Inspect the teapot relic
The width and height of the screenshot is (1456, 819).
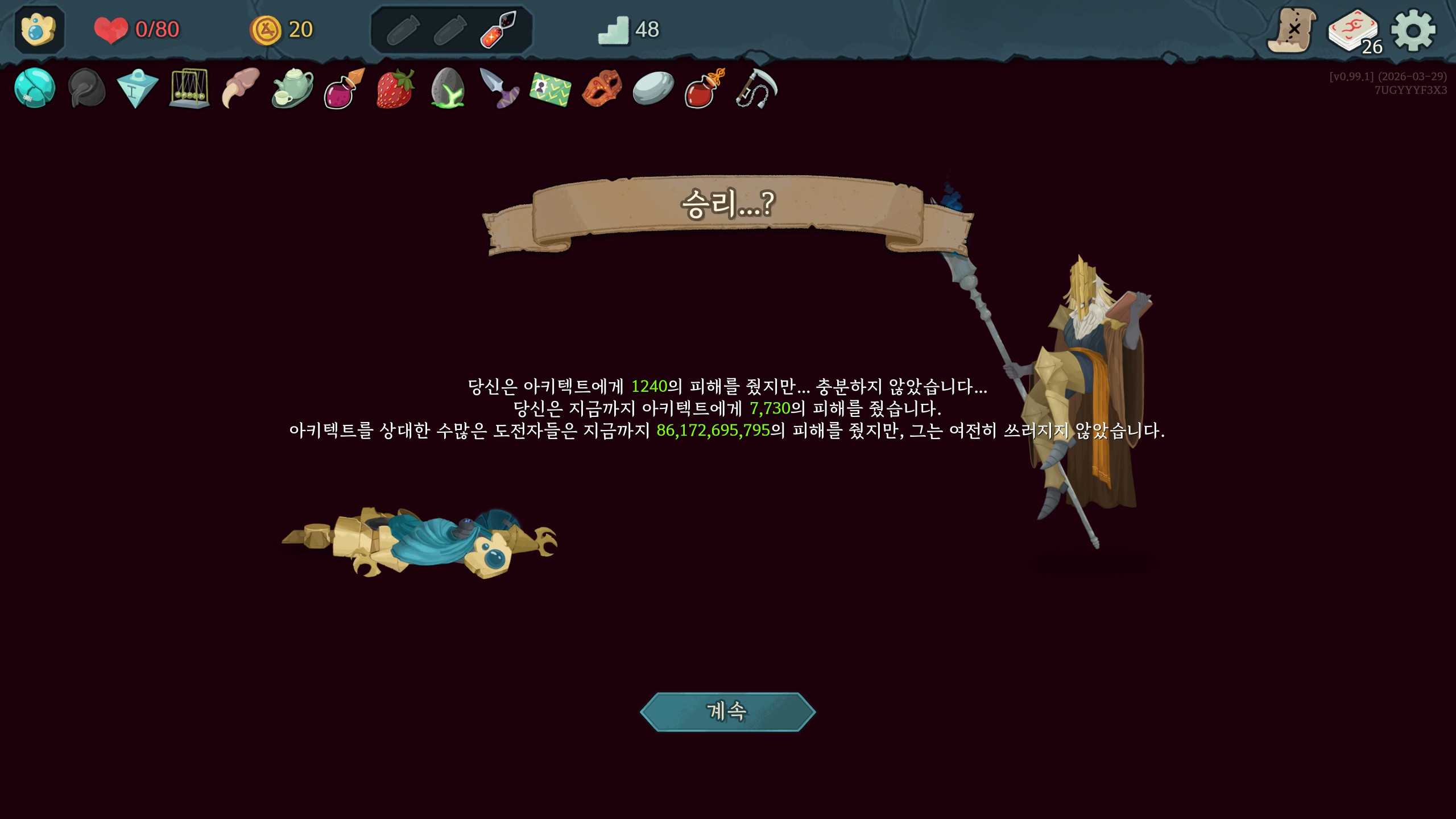tap(292, 89)
